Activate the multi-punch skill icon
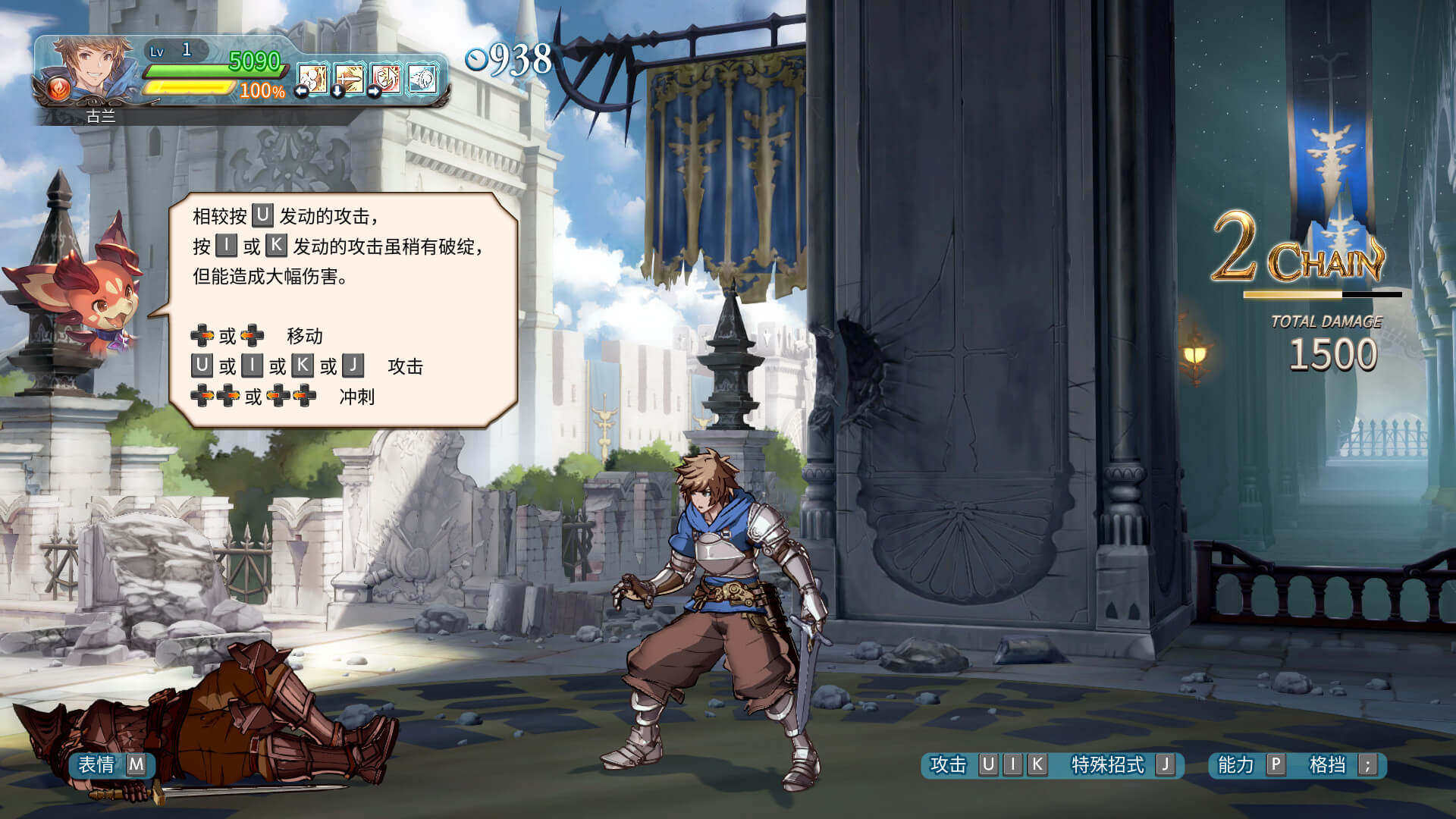This screenshot has width=1456, height=819. coord(312,78)
